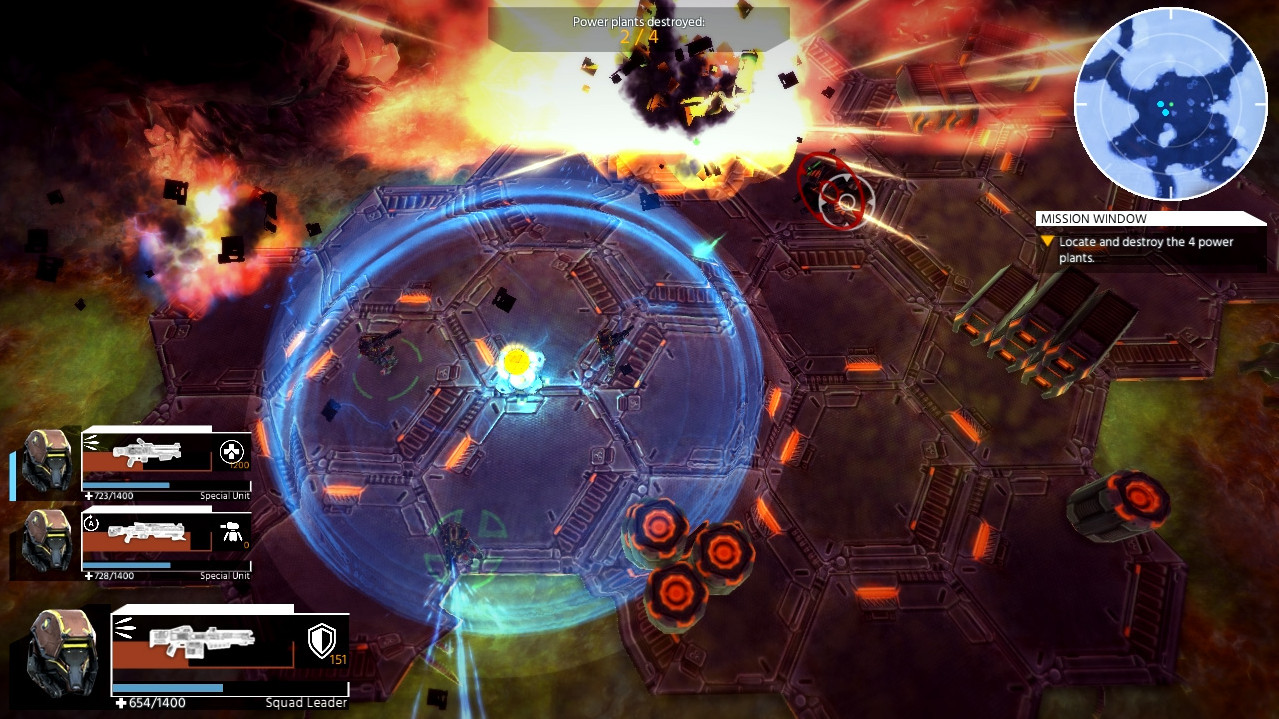Click the Mission Window header

1093,219
